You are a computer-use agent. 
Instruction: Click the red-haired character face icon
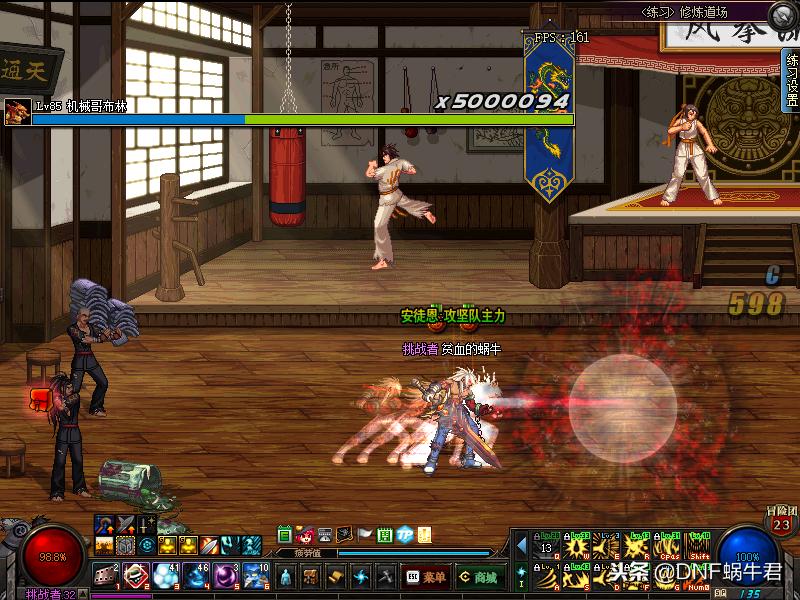click(305, 534)
